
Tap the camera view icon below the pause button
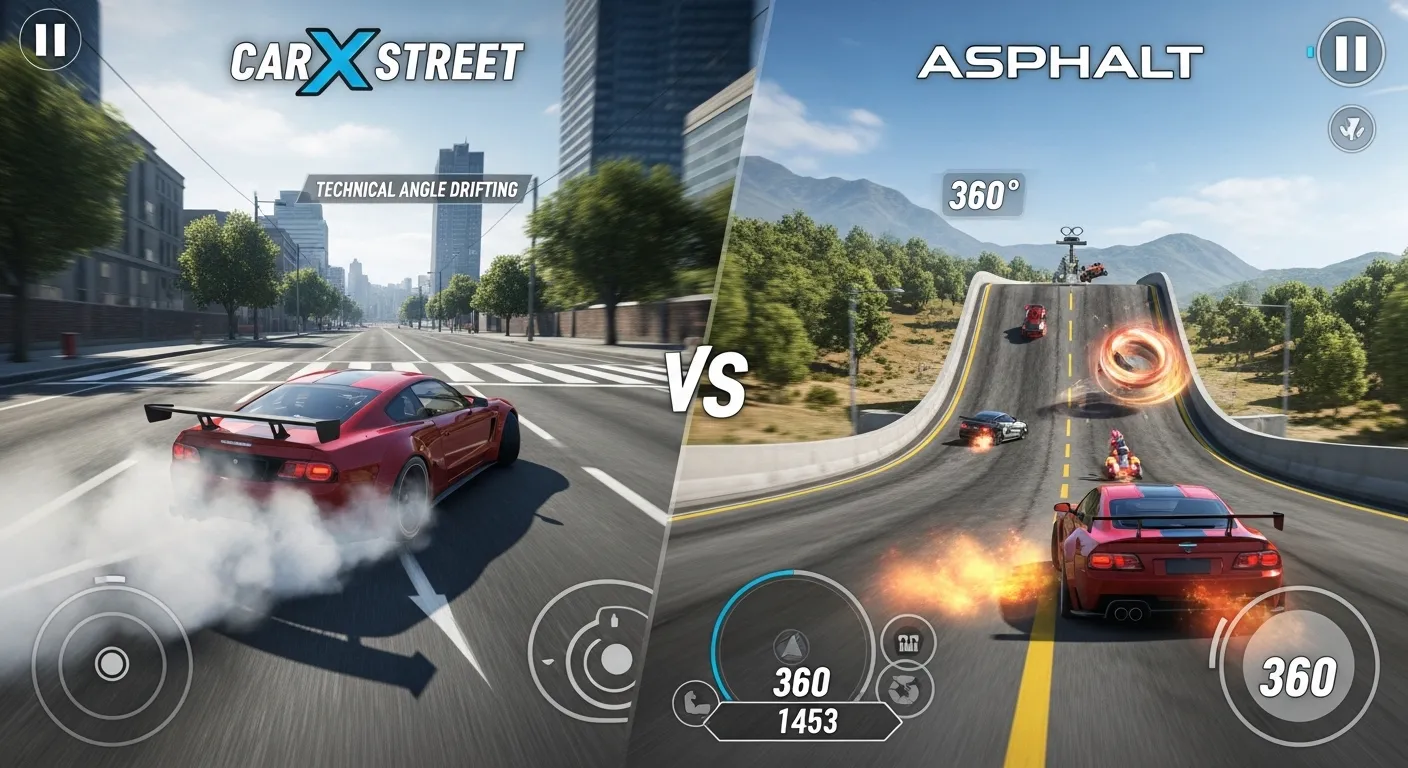pos(1351,128)
